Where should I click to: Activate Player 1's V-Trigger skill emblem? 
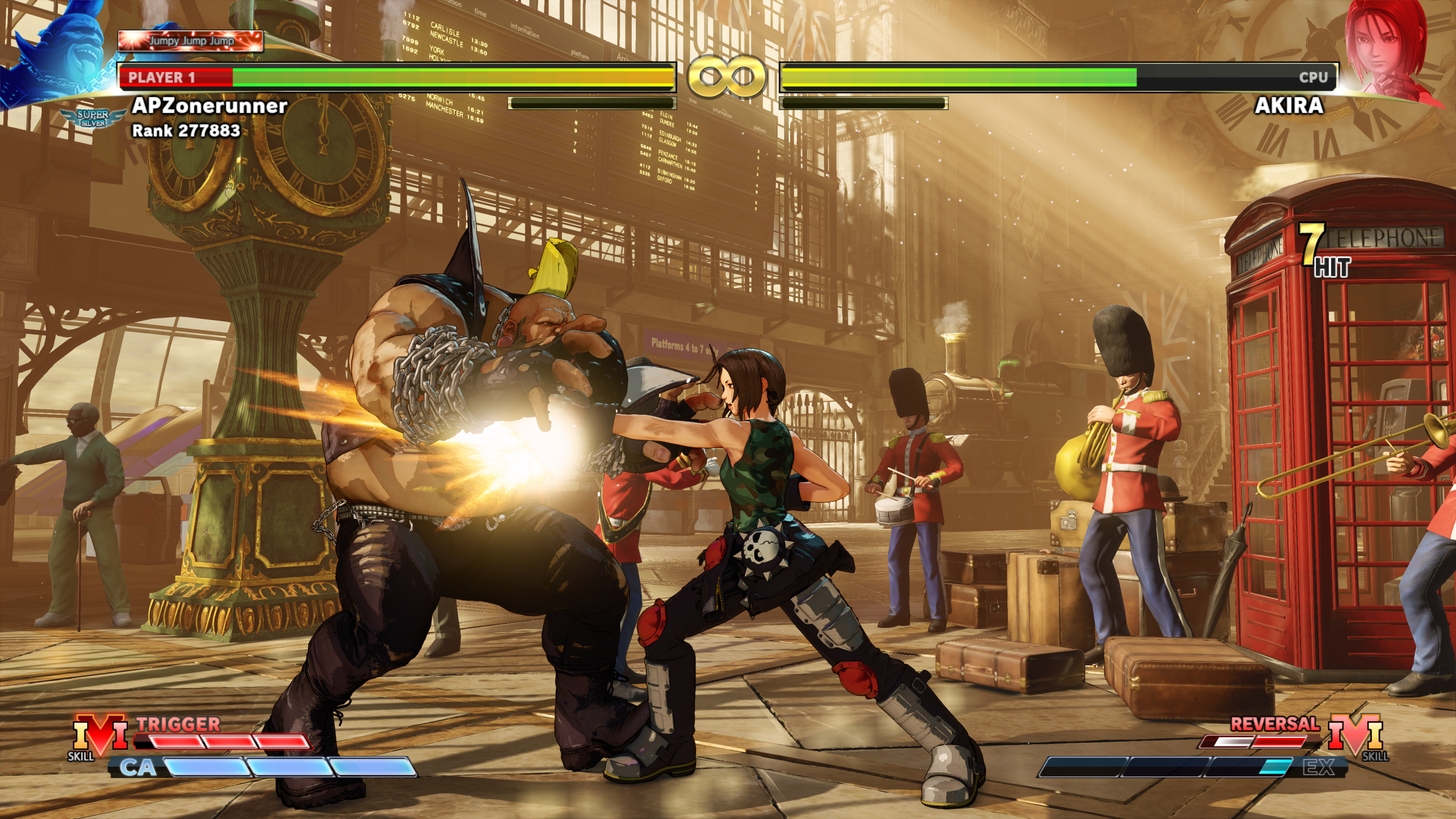point(100,735)
